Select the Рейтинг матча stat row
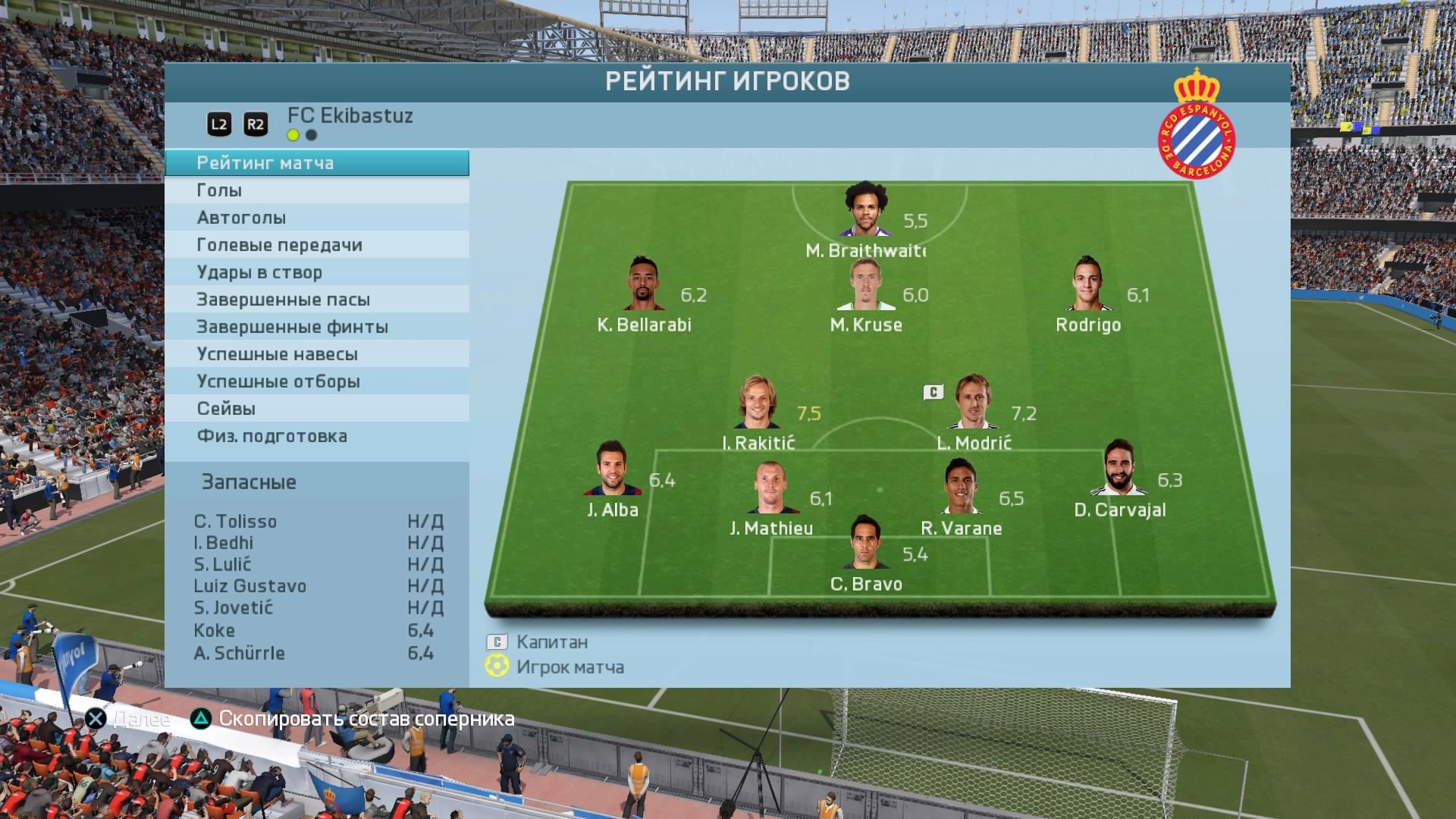Screen dimensions: 1456x819 tap(316, 163)
